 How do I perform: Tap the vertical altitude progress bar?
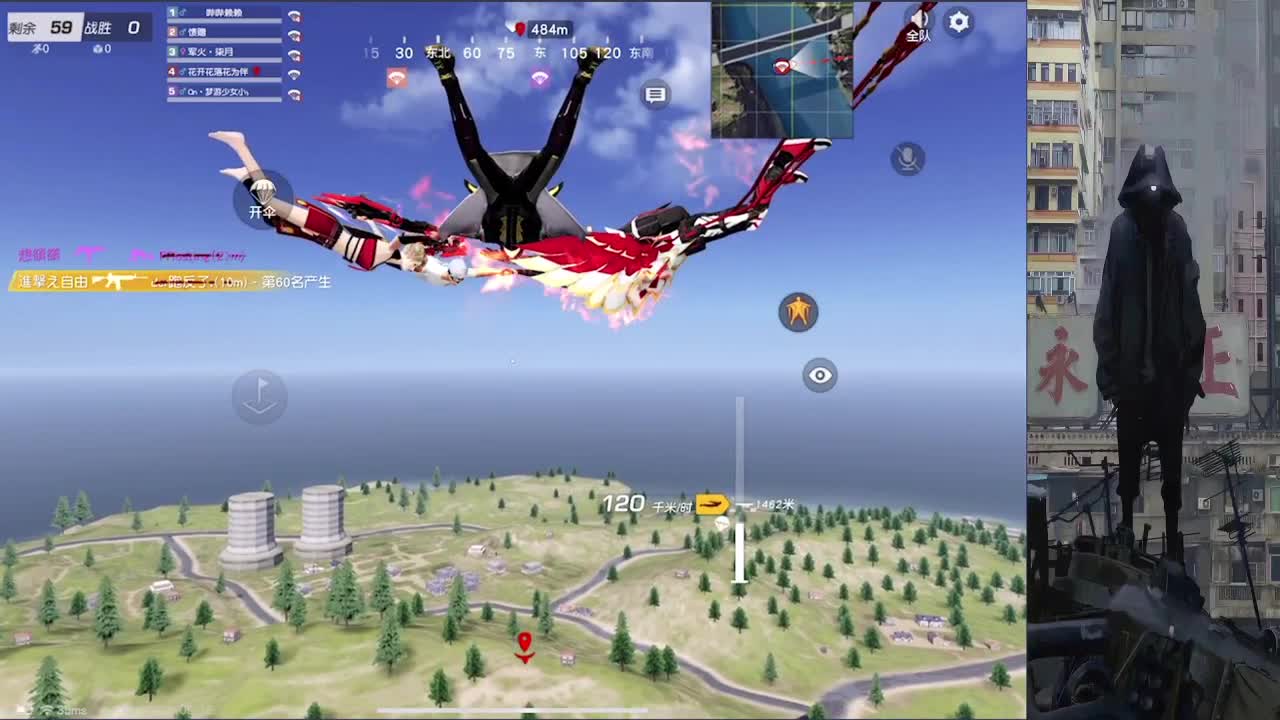click(x=740, y=490)
